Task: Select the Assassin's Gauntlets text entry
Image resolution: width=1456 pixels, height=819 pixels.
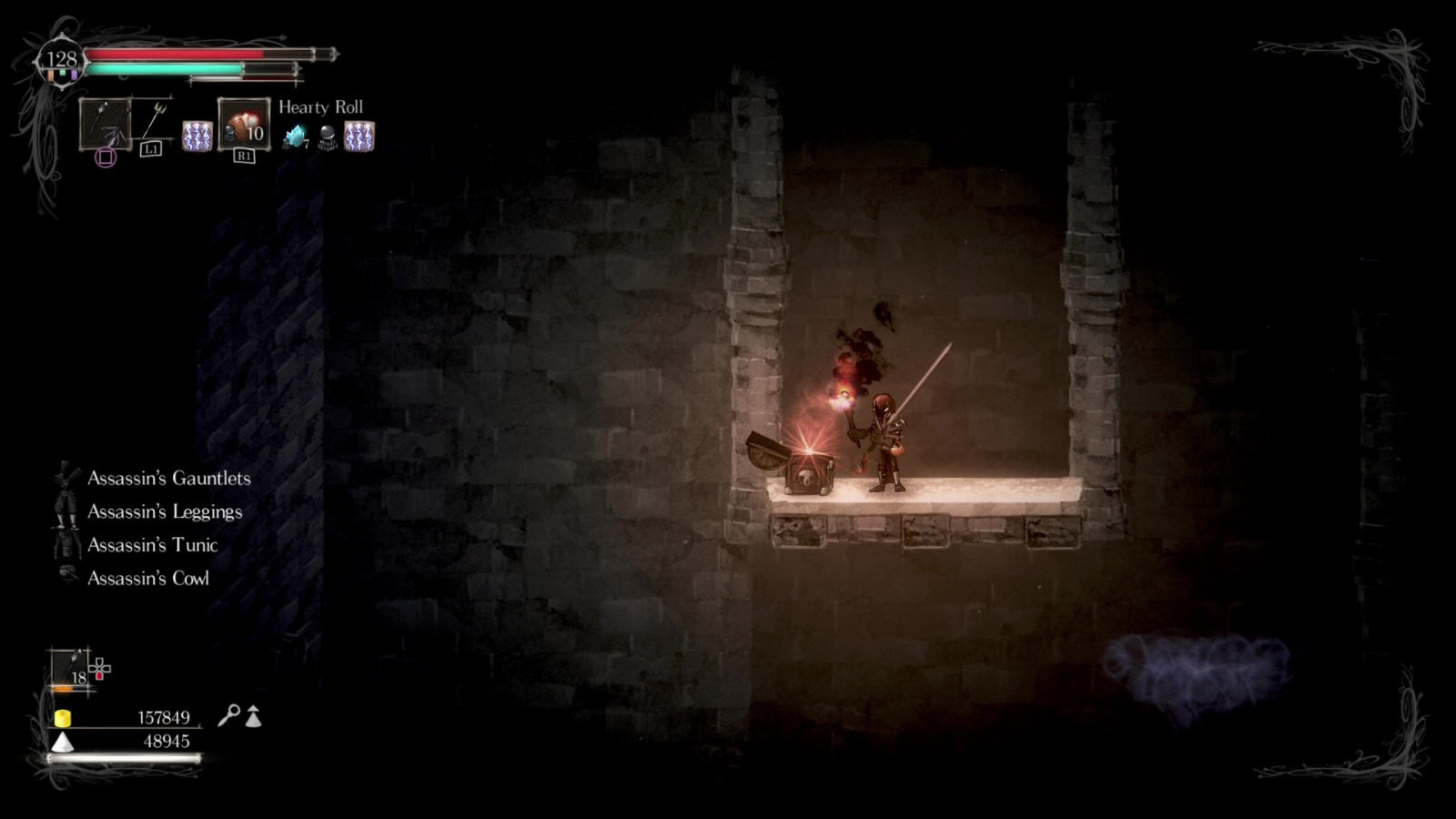Action: 169,479
